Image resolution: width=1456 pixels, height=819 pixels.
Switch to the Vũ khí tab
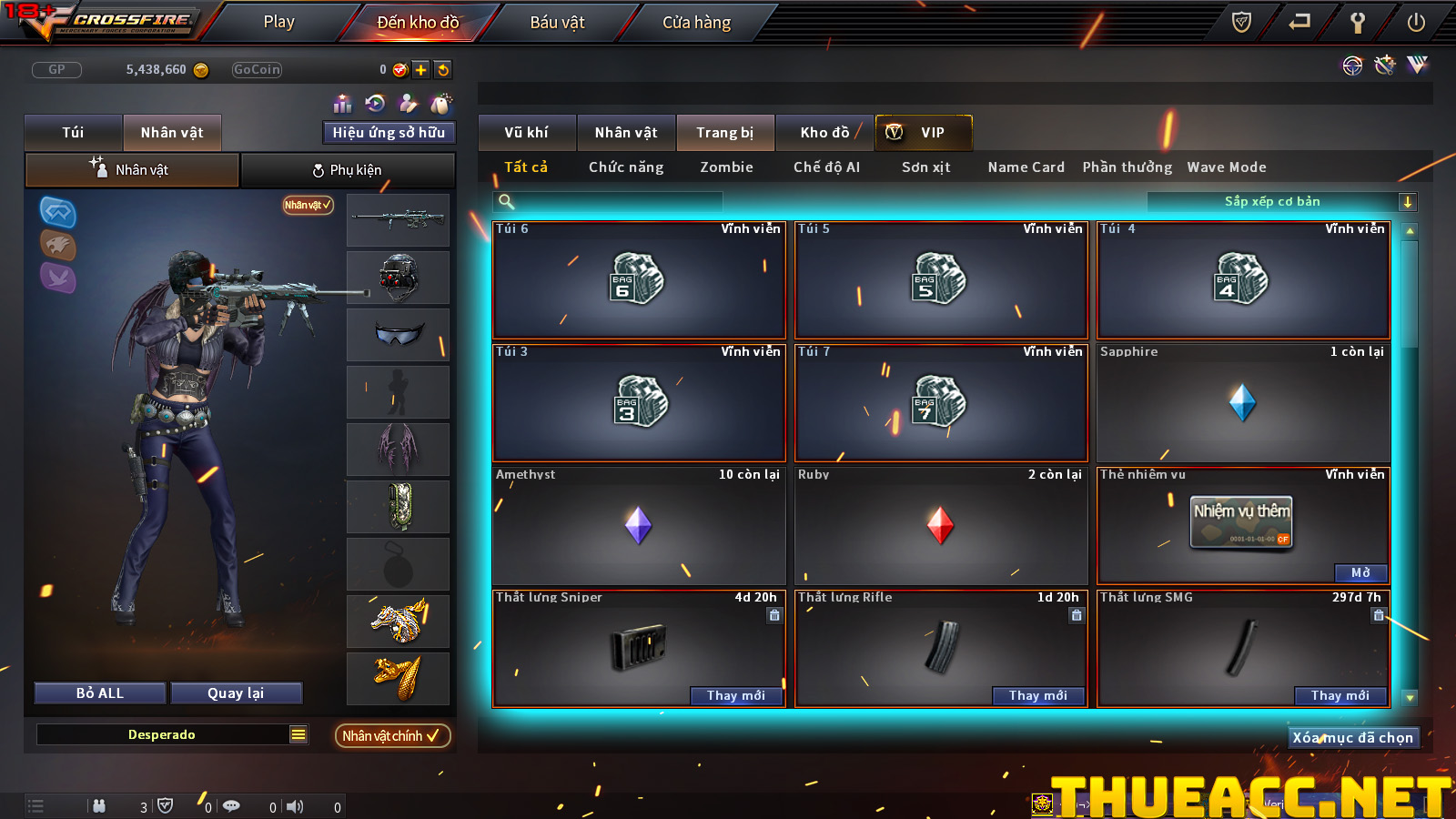click(527, 133)
